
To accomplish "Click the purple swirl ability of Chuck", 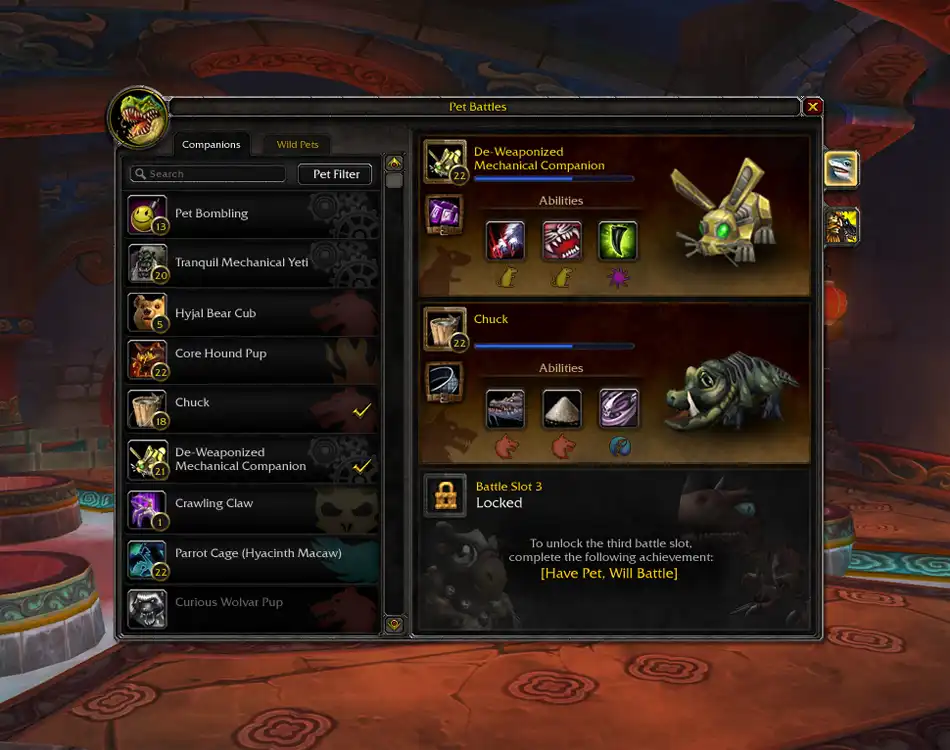I will click(x=618, y=409).
